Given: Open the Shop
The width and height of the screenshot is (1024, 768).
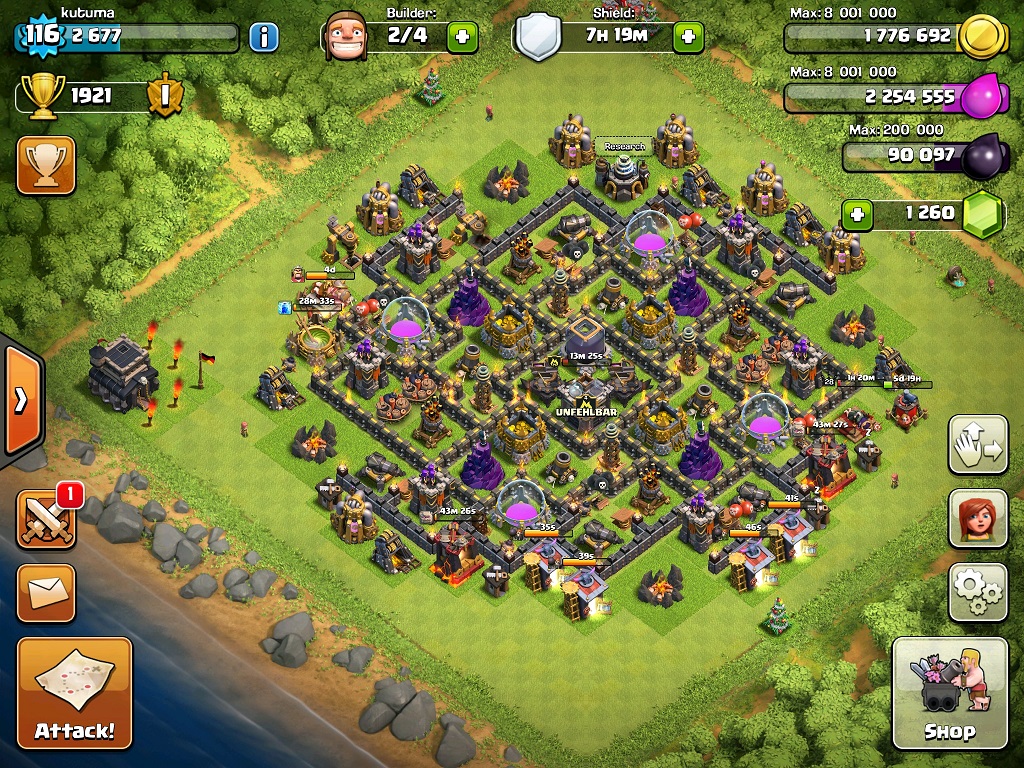Looking at the screenshot, I should click(949, 692).
